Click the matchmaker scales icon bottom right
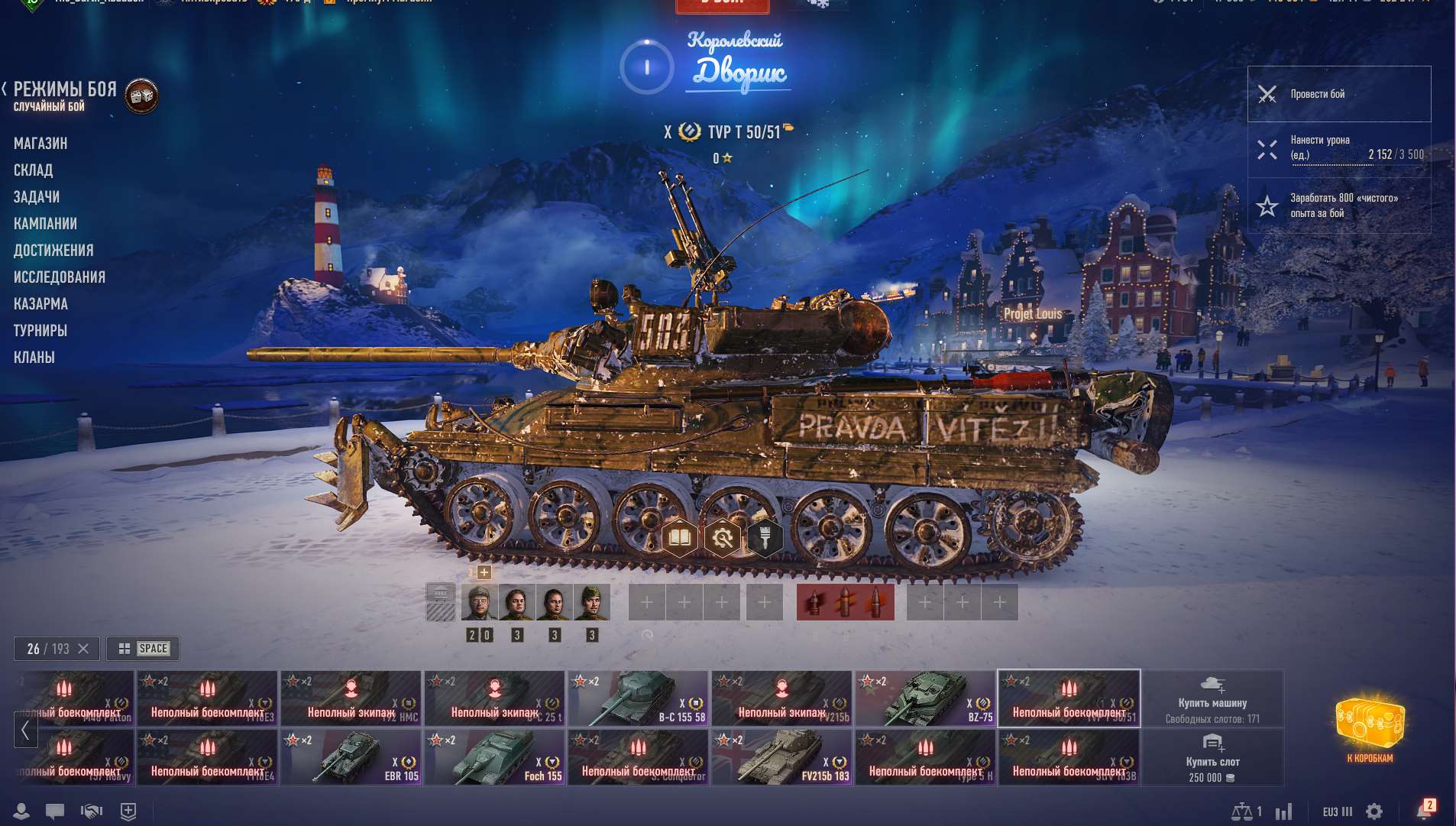This screenshot has width=1456, height=826. point(1241,811)
